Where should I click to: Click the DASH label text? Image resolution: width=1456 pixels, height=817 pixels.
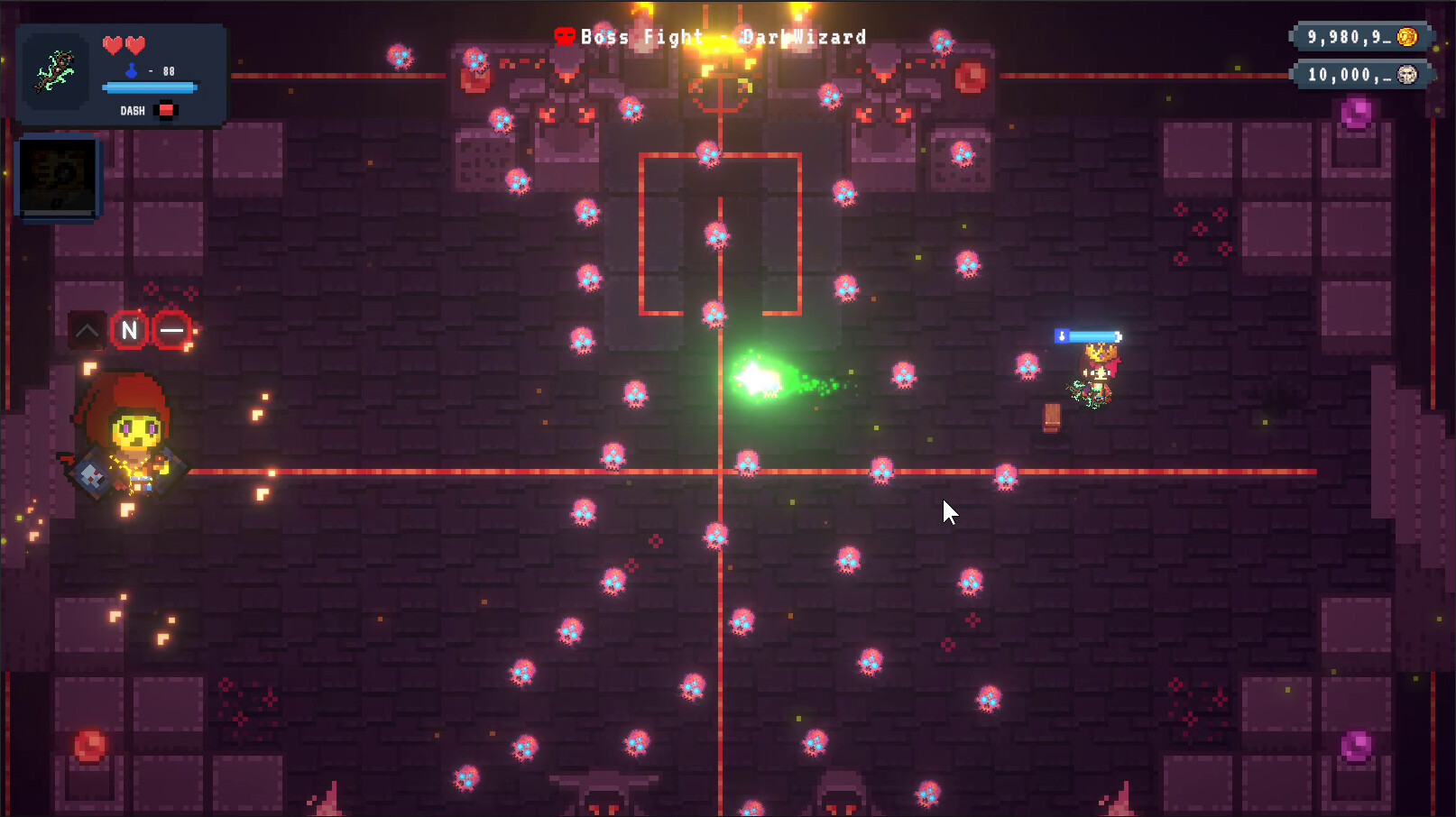click(132, 109)
